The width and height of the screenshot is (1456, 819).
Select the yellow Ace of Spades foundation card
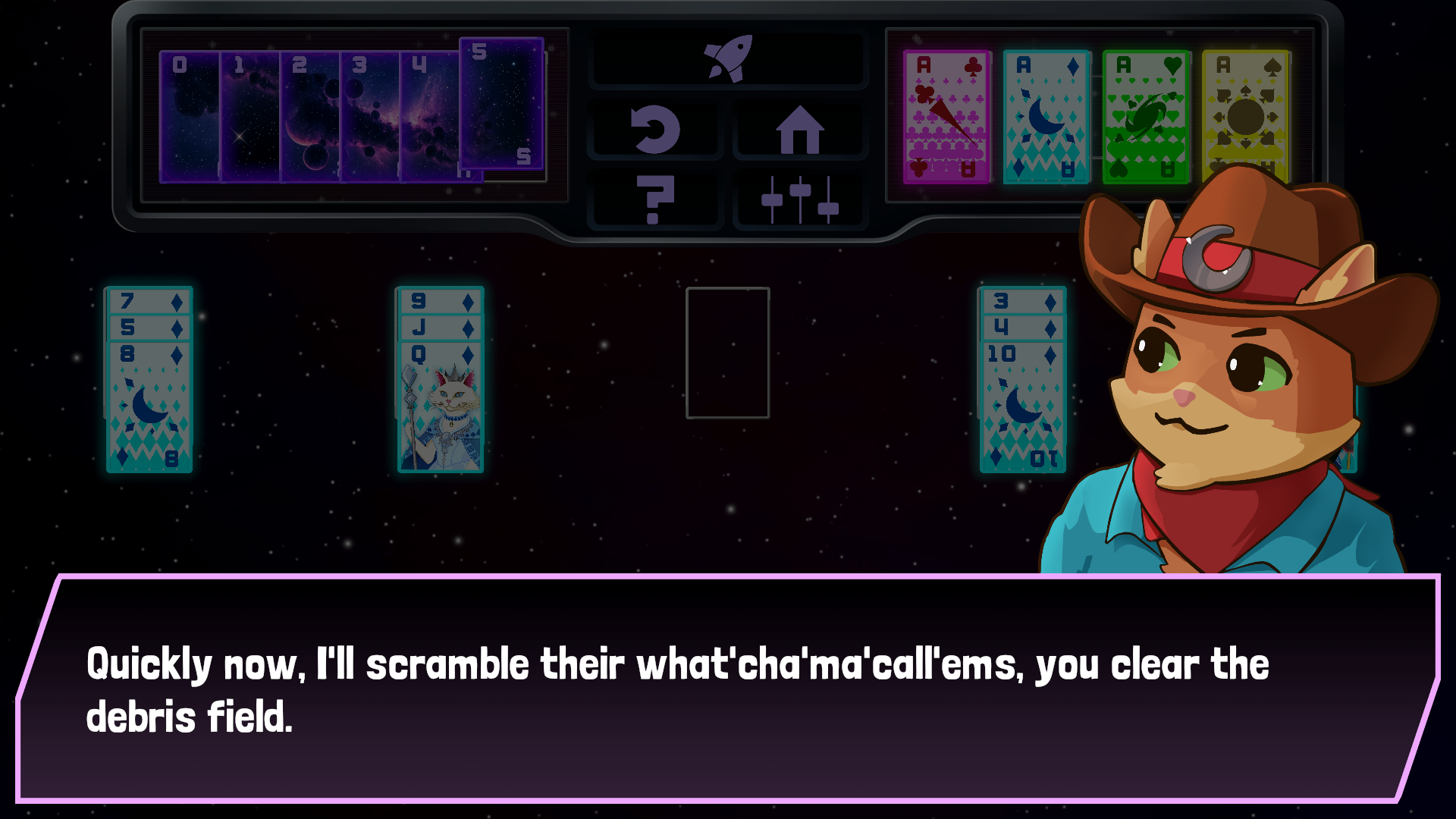click(x=1245, y=114)
